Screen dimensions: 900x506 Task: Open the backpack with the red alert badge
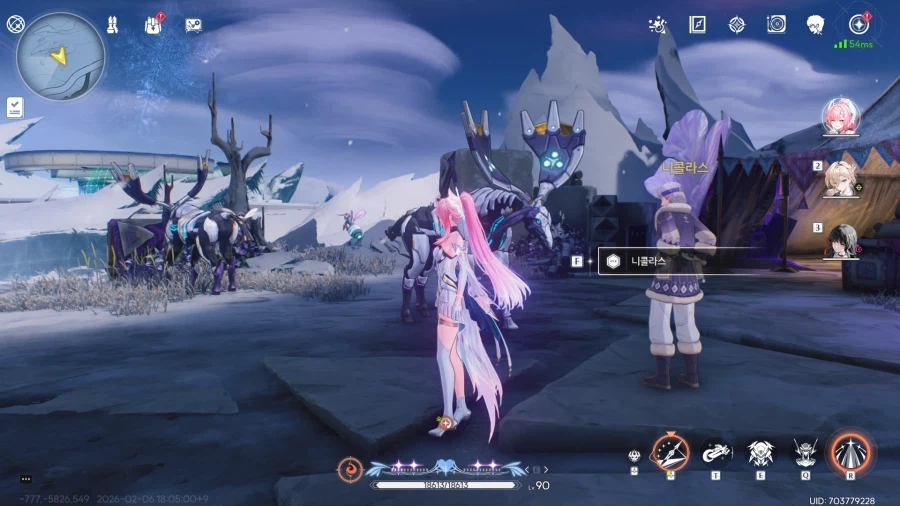point(154,24)
